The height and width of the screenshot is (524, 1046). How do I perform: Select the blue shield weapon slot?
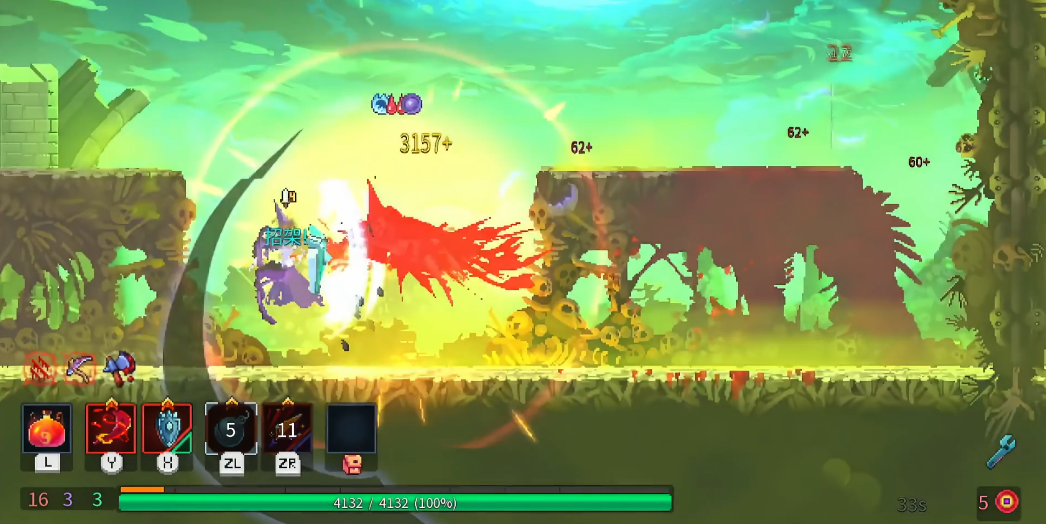[167, 429]
